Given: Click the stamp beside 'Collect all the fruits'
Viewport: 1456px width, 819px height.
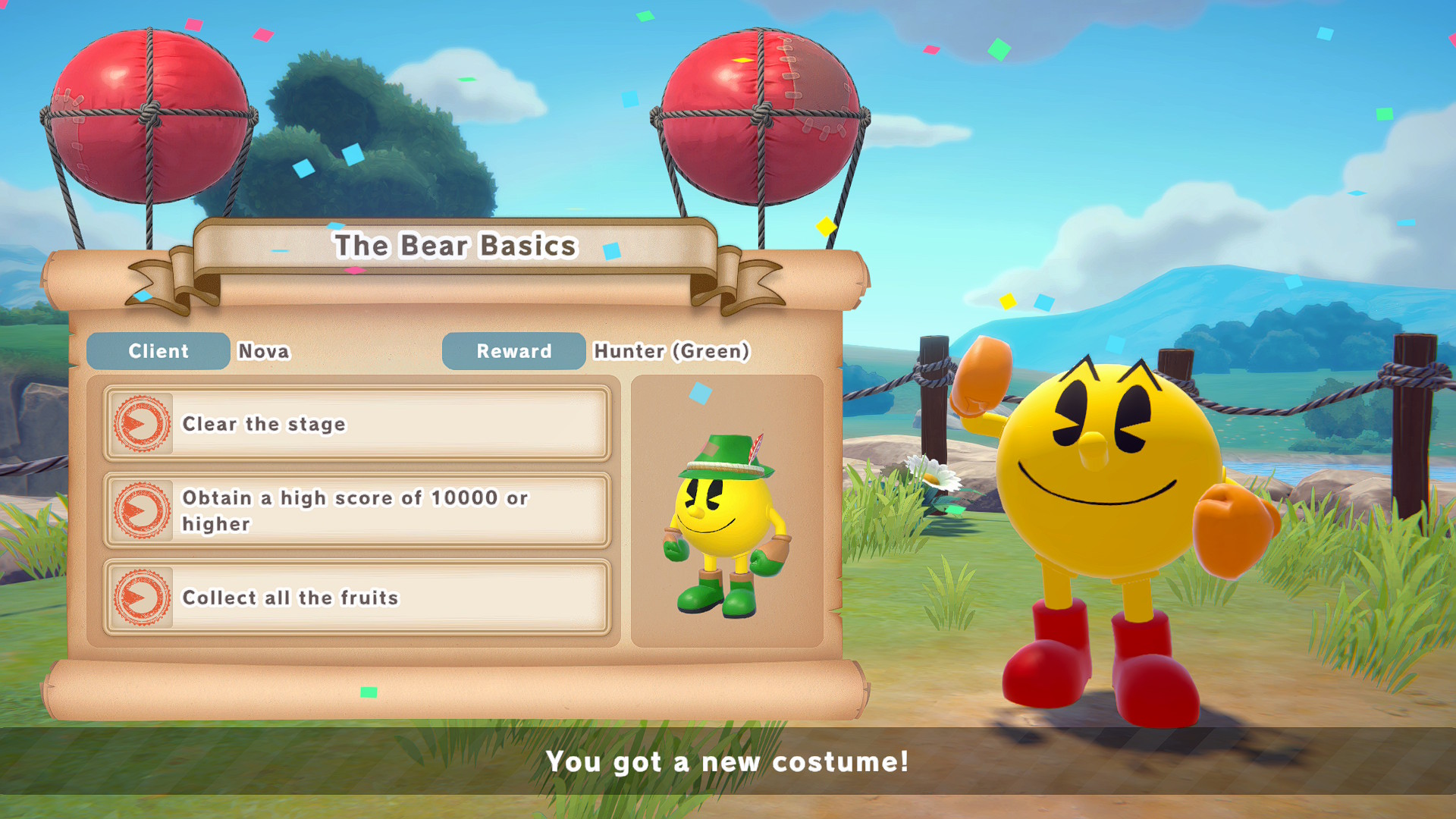Looking at the screenshot, I should [x=142, y=598].
